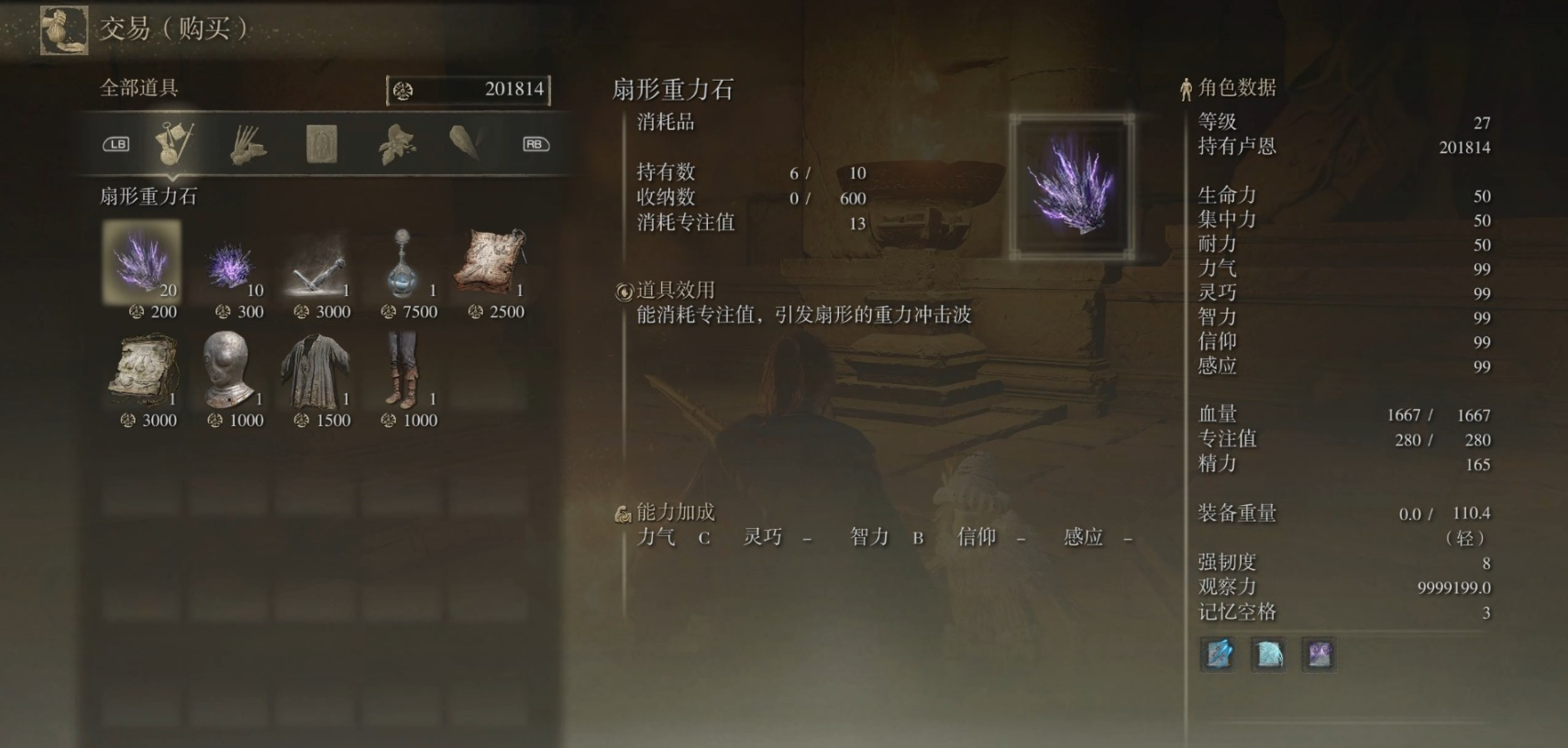Select the bird wing category icon

click(x=468, y=143)
